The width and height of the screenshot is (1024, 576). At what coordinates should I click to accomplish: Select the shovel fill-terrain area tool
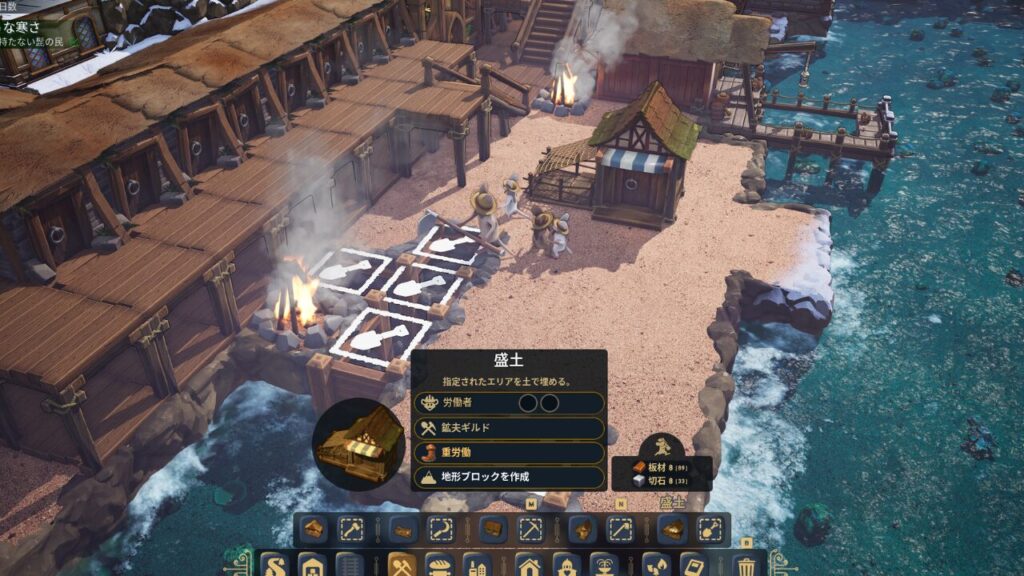pos(709,529)
